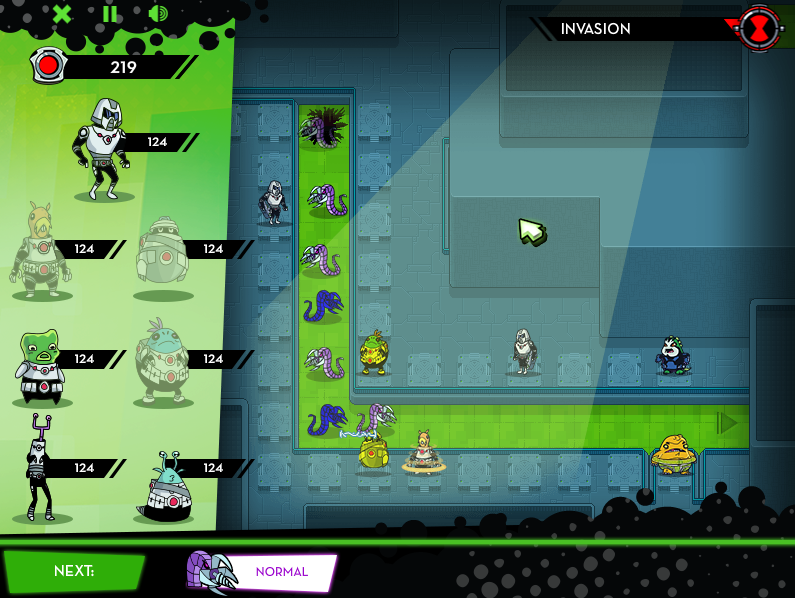Choose the faded teal spiky alien tower
Viewport: 795px width, 598px height.
coord(163,362)
